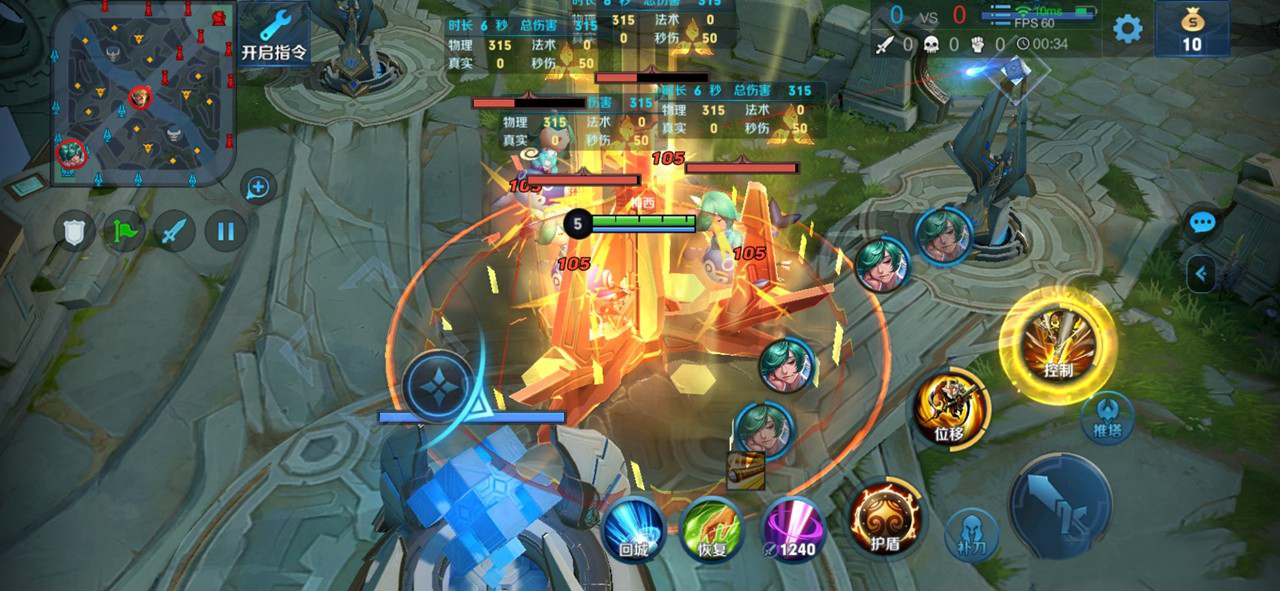Tap the green flag signal button
This screenshot has width=1280, height=591.
(125, 232)
